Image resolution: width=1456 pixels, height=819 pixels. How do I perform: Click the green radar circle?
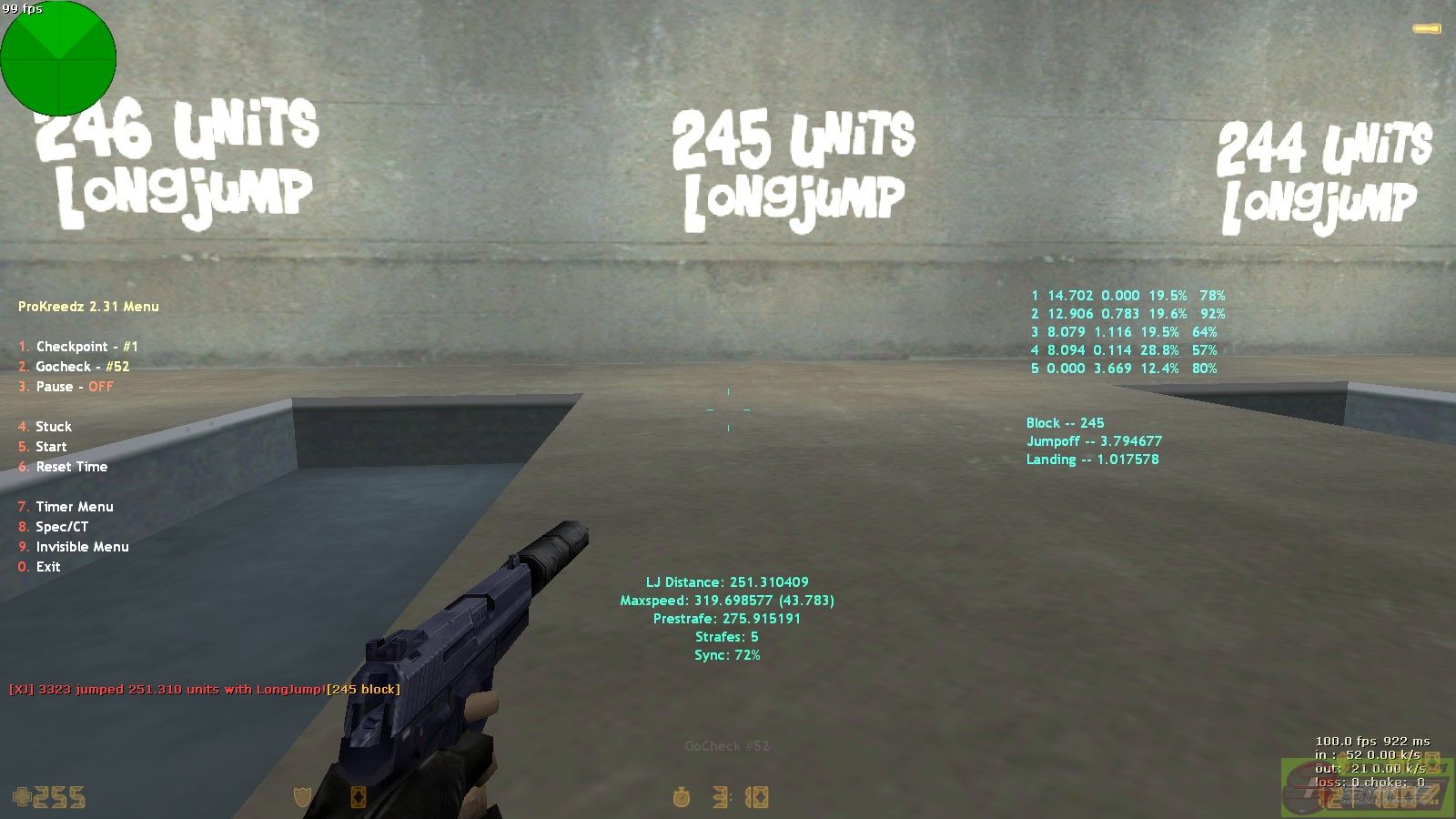[58, 58]
